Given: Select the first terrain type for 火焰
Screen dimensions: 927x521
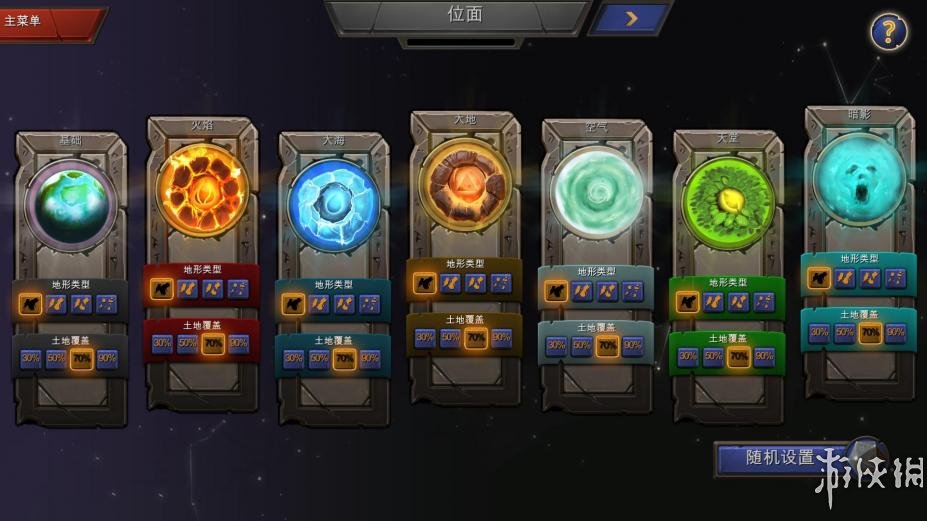Looking at the screenshot, I should coord(162,289).
